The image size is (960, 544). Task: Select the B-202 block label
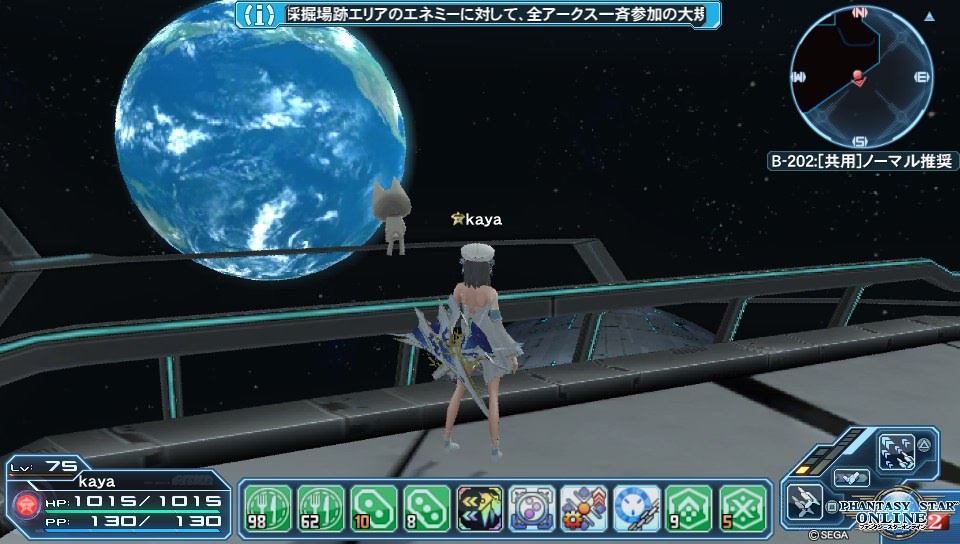tap(862, 161)
